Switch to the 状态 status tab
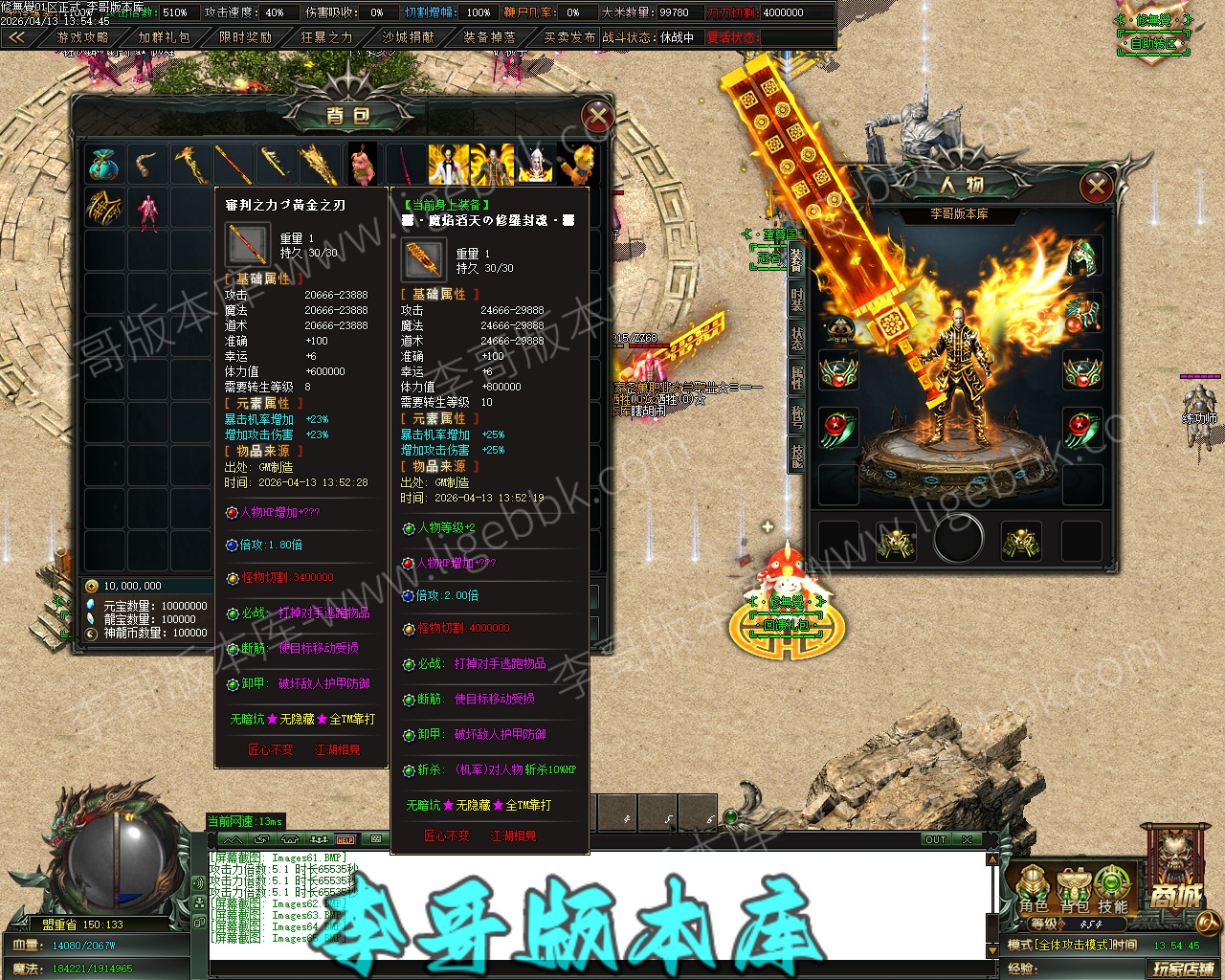This screenshot has width=1225, height=980. (796, 338)
